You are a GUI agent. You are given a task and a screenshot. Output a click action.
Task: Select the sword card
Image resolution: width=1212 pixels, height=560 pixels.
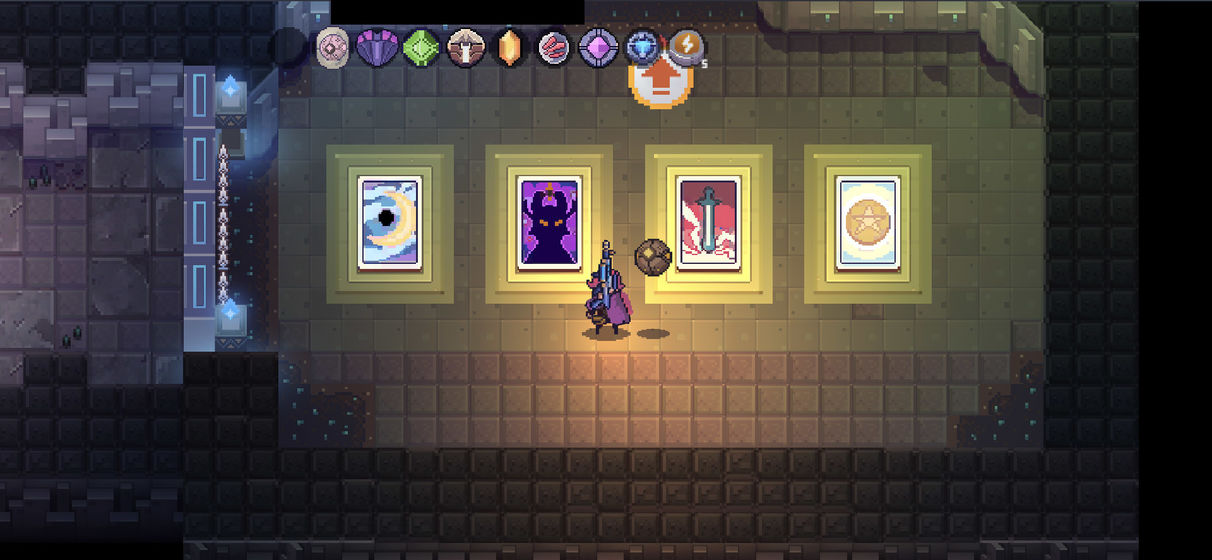(x=708, y=223)
